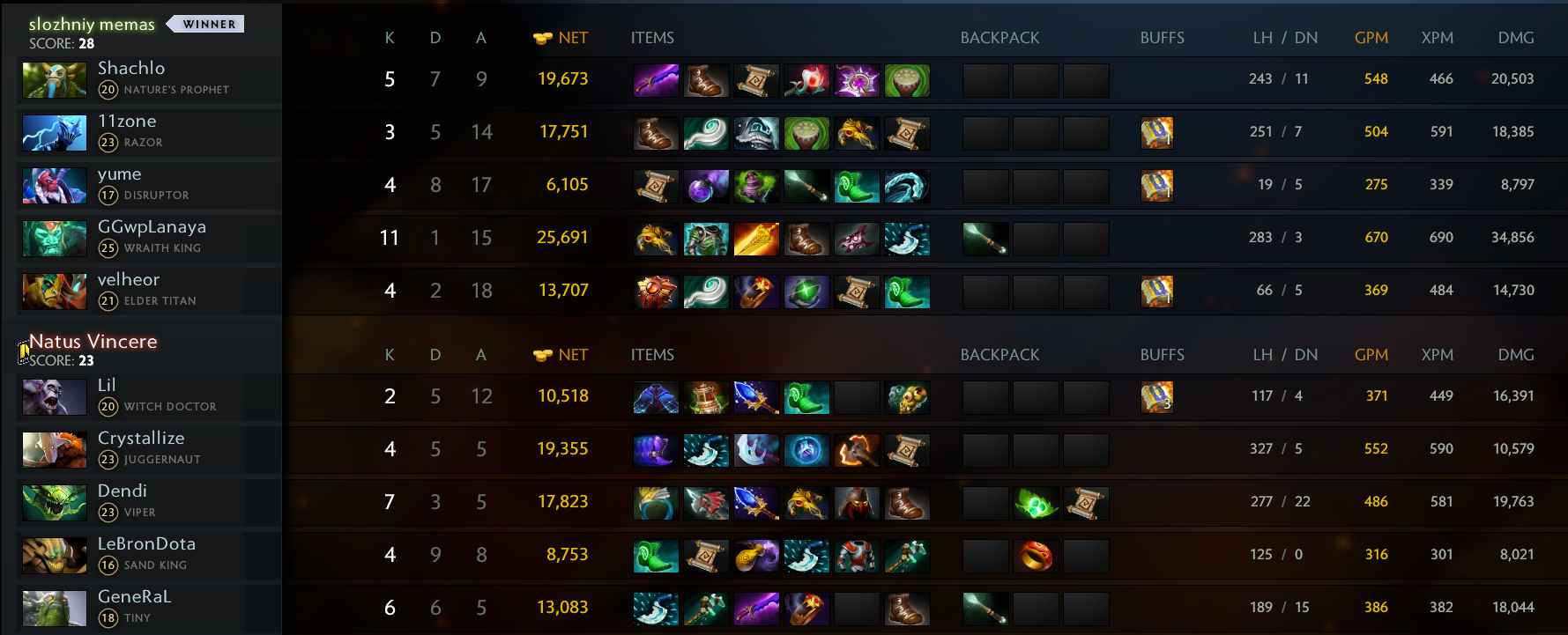
Task: Click Lil's tome buff icon
Action: tap(1157, 397)
